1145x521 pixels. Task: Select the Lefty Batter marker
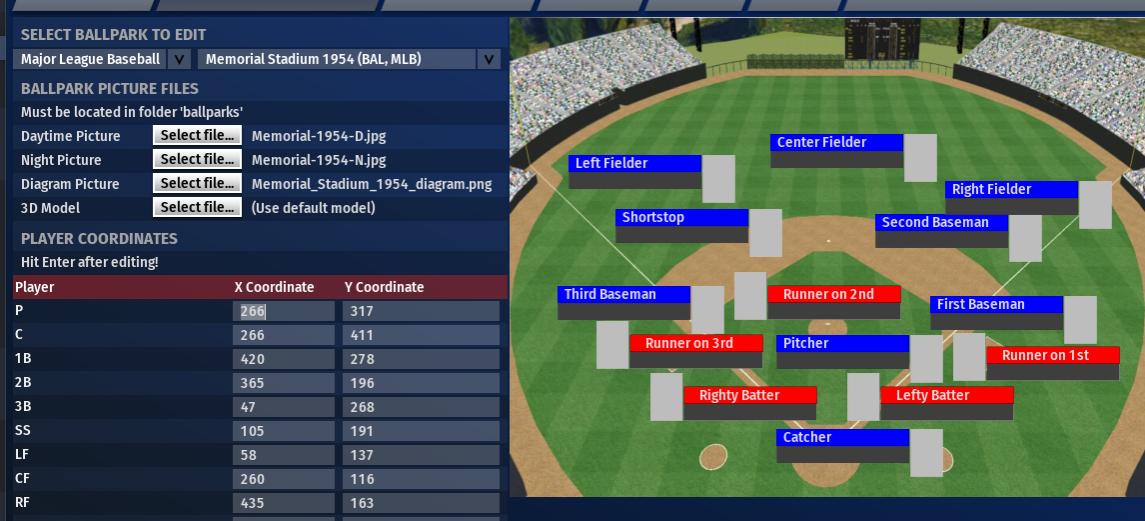[946, 395]
